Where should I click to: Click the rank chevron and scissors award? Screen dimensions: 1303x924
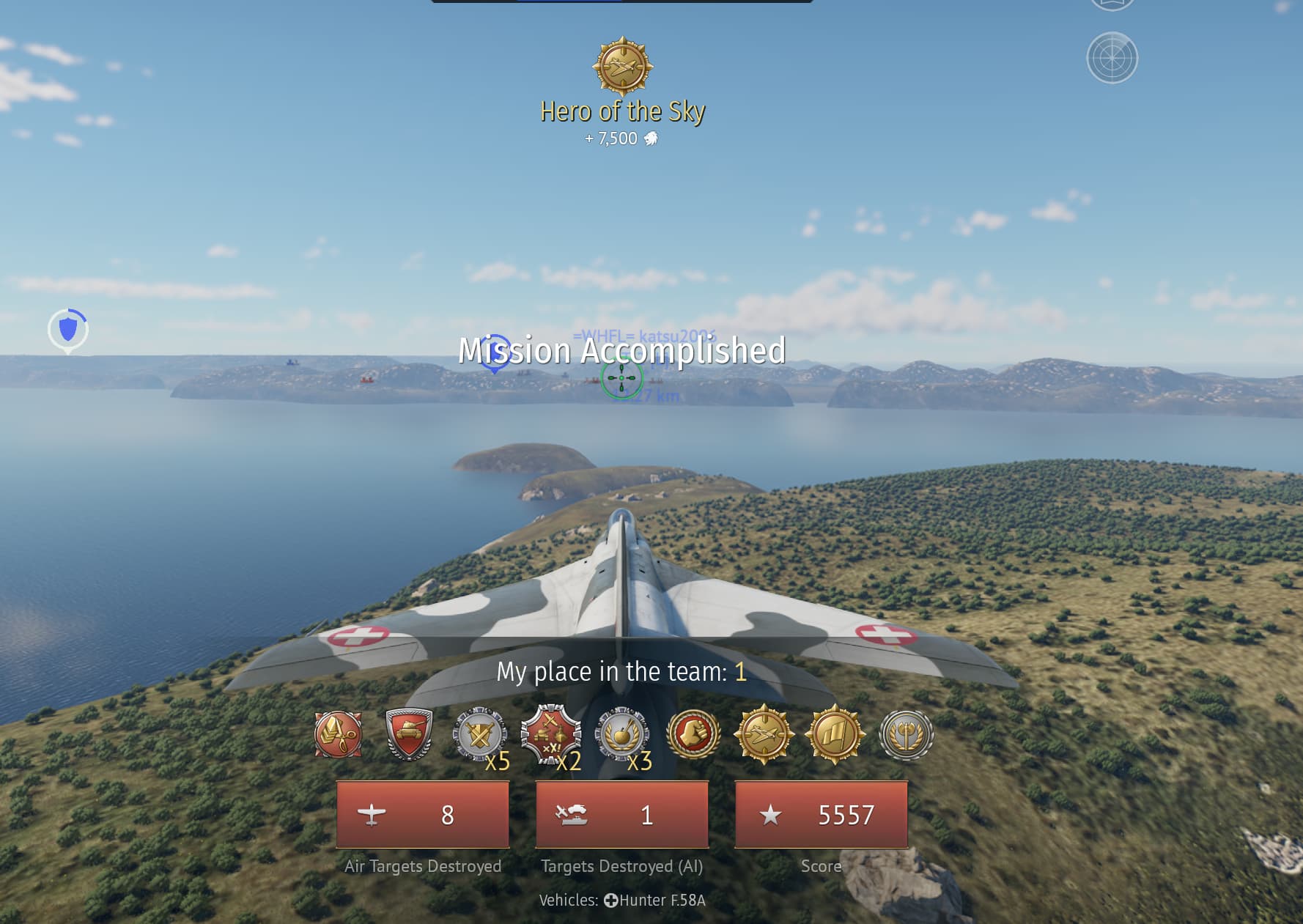[338, 734]
